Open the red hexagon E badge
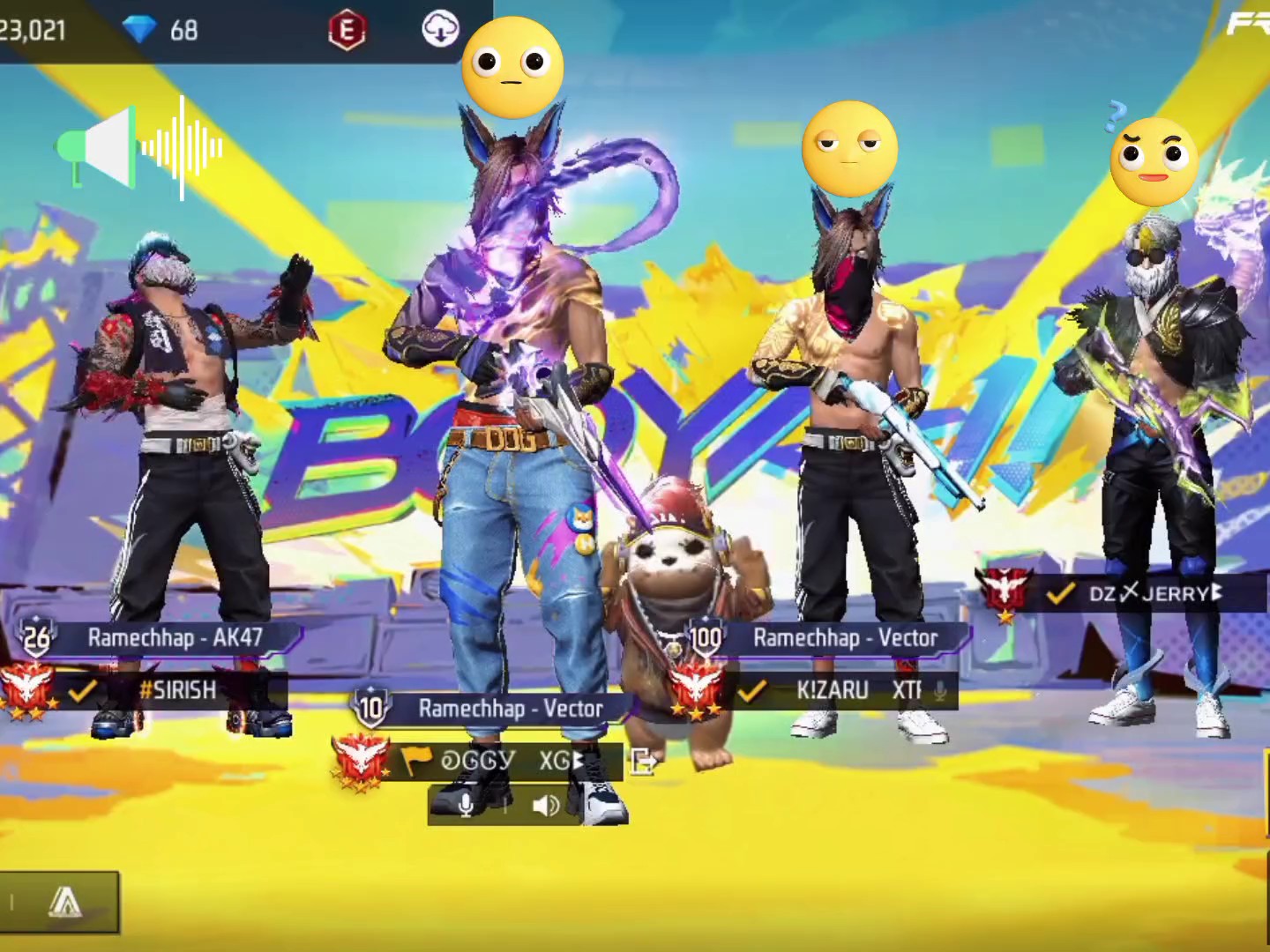Screen dimensions: 1270x952 pos(347,31)
